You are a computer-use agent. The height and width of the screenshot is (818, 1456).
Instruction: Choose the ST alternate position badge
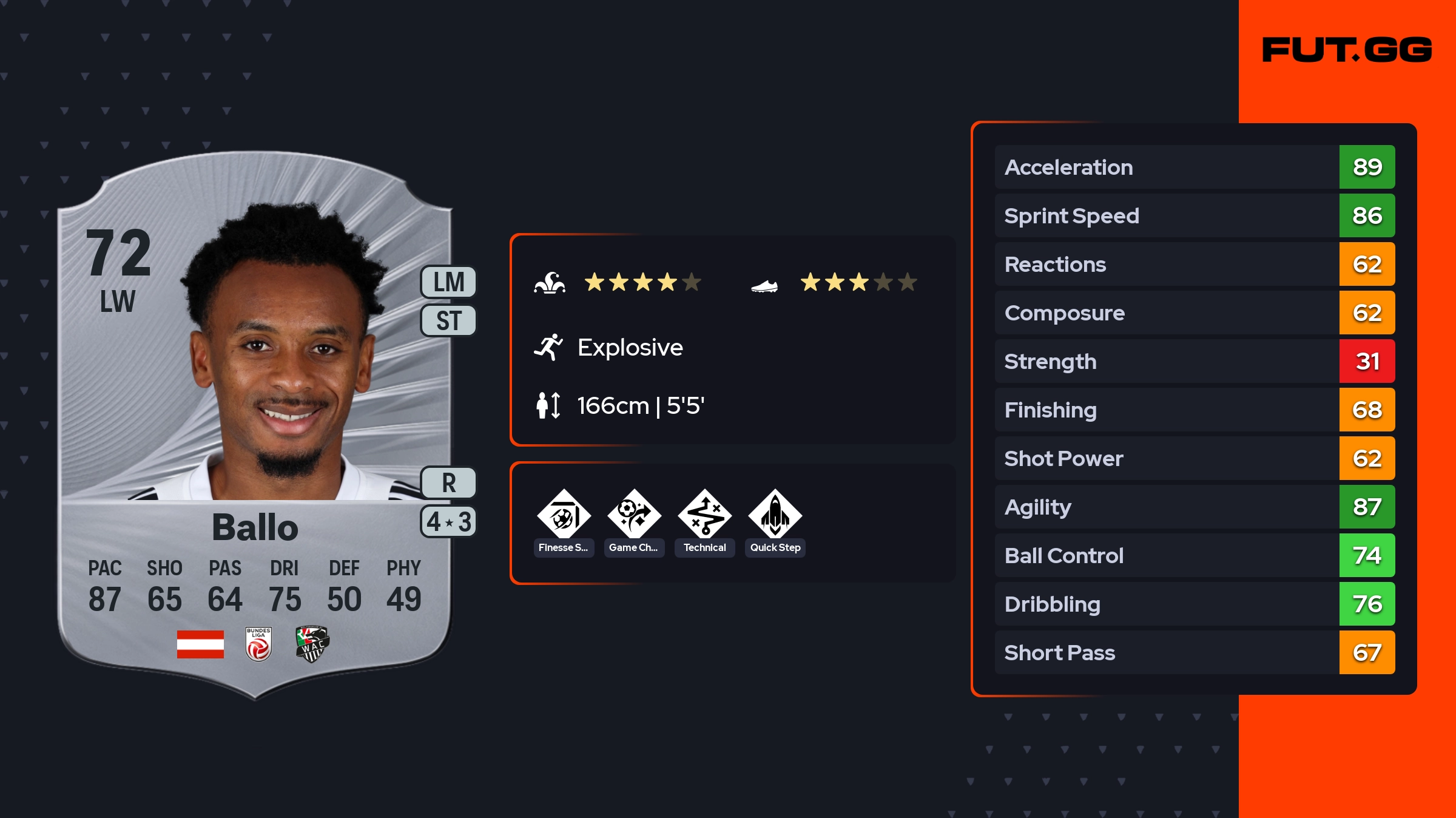[x=448, y=320]
